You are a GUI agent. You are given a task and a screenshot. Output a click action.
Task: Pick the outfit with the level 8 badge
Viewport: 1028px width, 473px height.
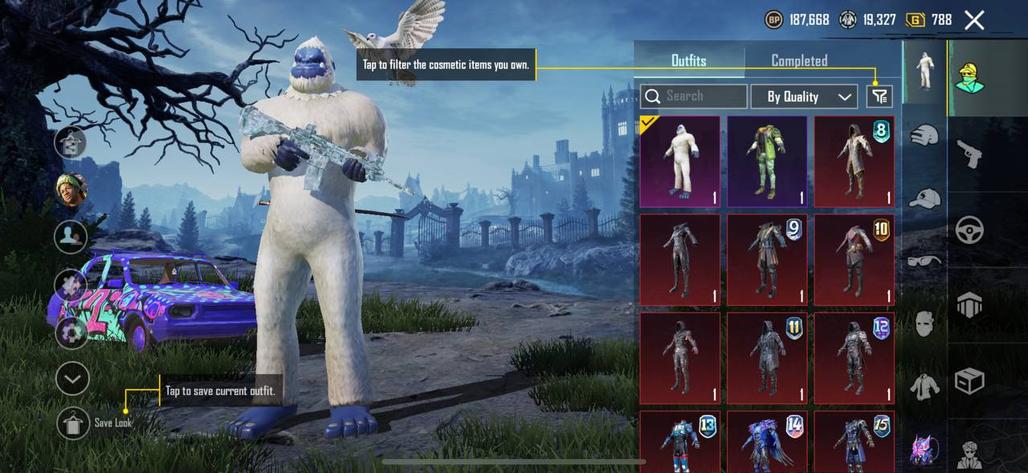coord(854,161)
